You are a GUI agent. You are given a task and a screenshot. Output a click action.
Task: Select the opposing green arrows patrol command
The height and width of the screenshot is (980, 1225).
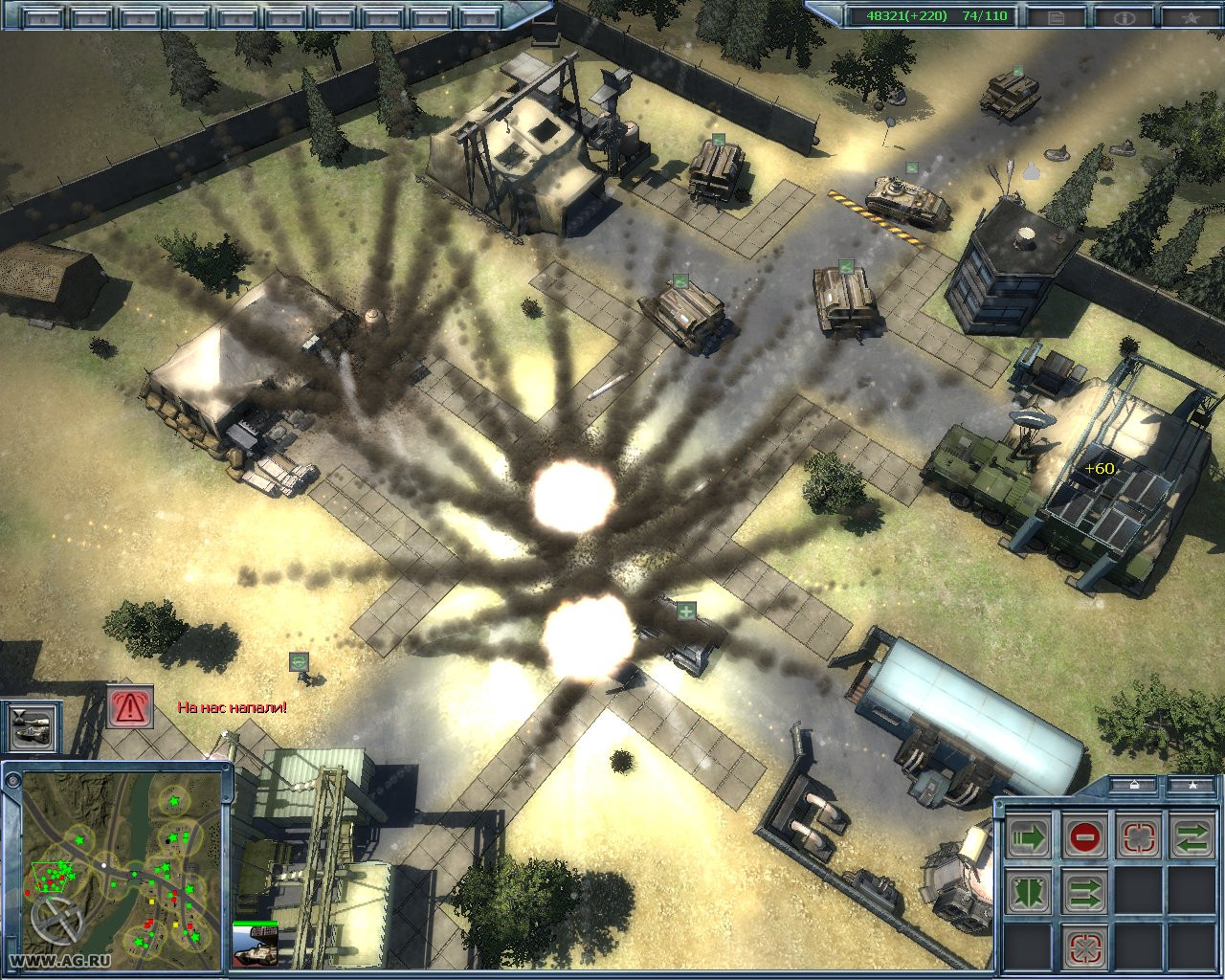[x=1192, y=838]
